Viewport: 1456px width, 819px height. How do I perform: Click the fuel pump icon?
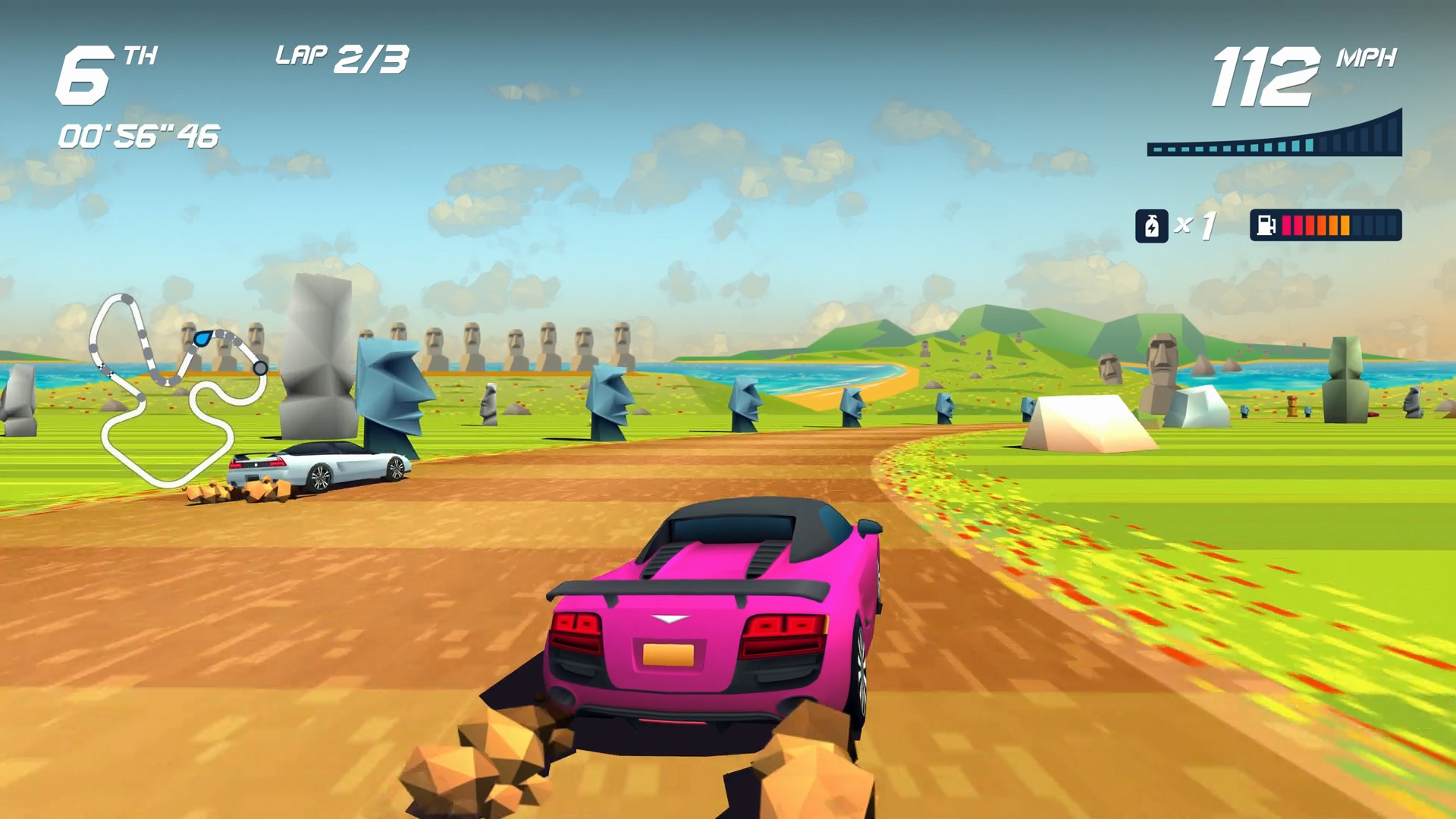(x=1266, y=226)
